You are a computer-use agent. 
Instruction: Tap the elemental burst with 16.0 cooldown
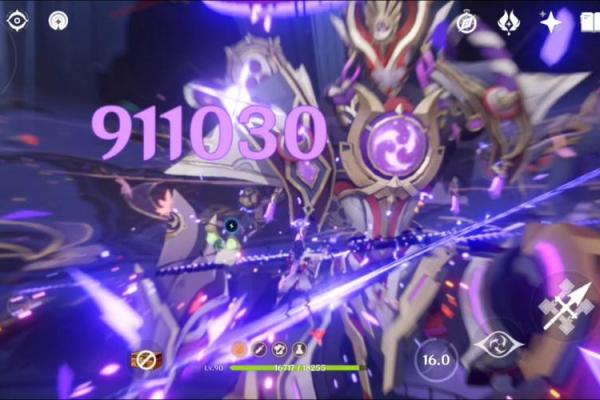[x=436, y=358]
